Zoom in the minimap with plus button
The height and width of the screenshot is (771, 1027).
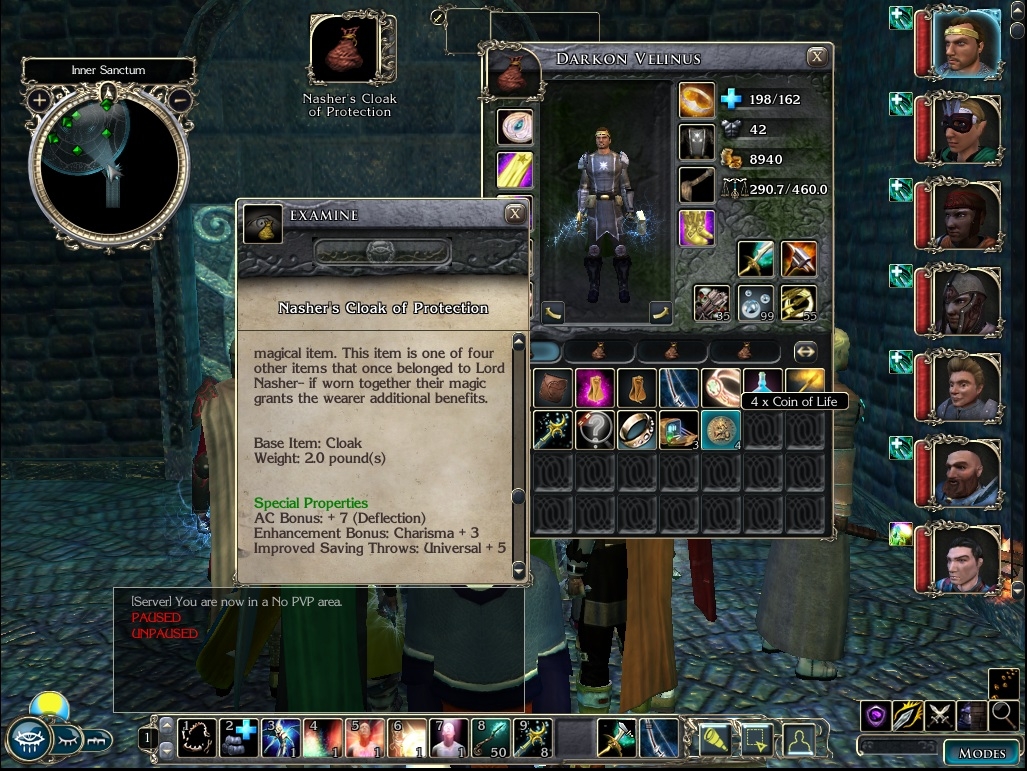tap(39, 100)
